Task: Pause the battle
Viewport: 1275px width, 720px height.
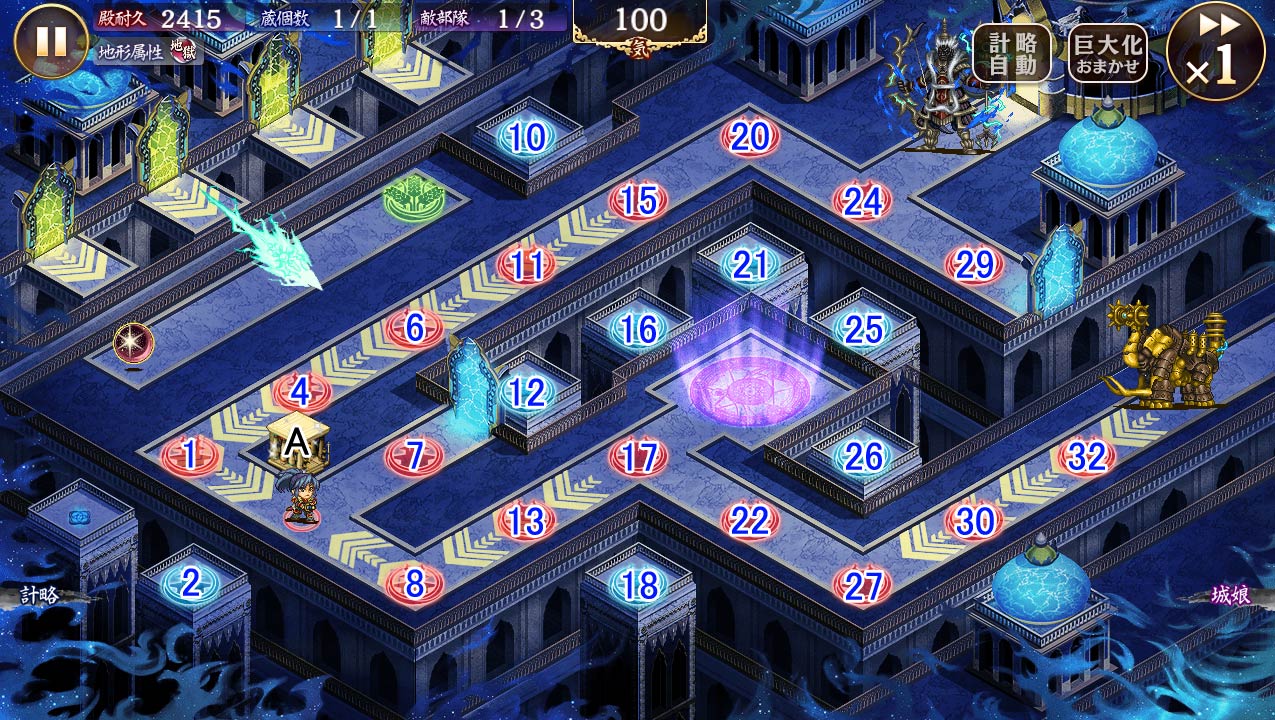Action: (x=50, y=41)
